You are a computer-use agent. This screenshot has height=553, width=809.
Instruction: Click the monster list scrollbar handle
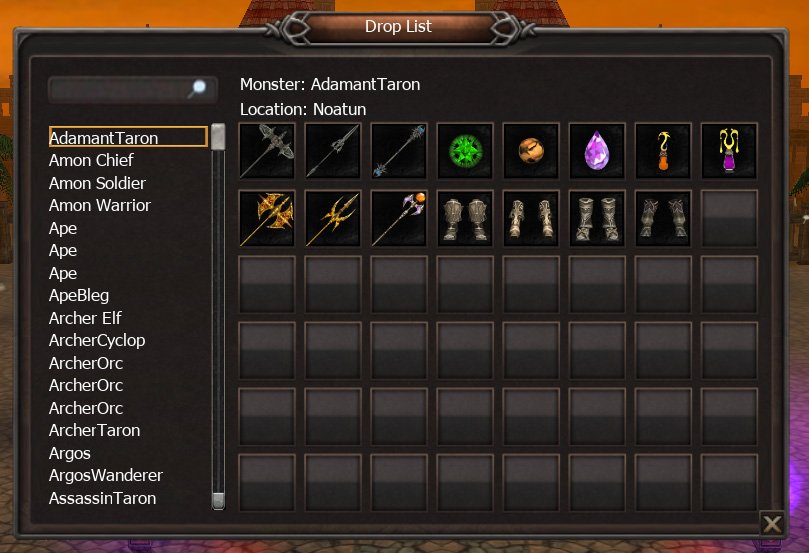(x=218, y=137)
